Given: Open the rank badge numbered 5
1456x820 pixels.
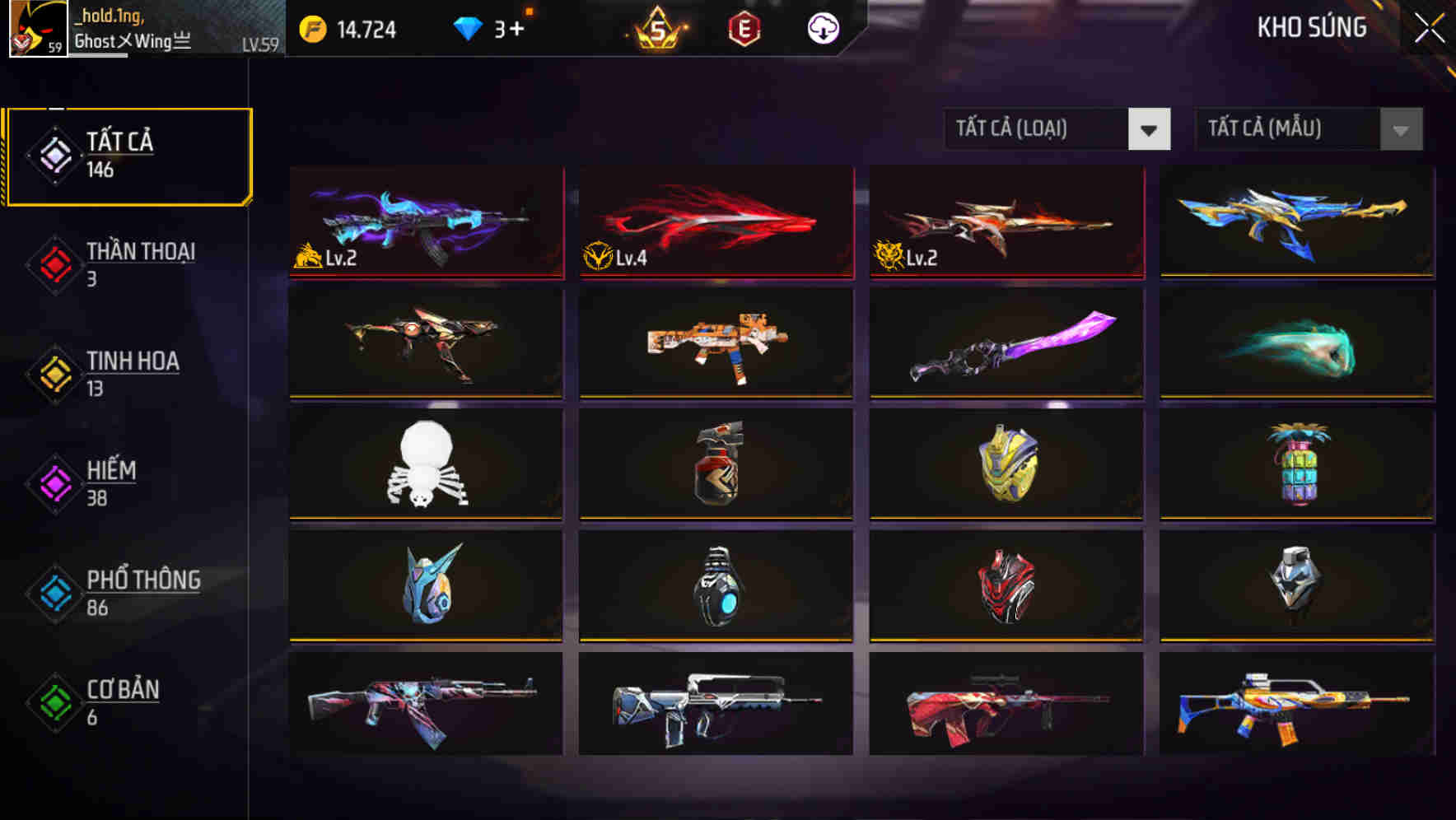Looking at the screenshot, I should [x=655, y=29].
